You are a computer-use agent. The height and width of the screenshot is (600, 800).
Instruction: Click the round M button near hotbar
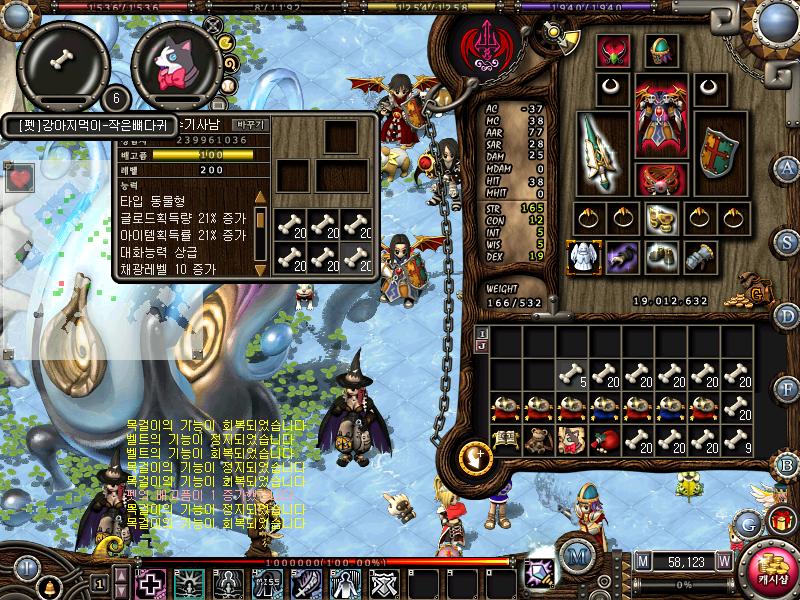coord(576,556)
